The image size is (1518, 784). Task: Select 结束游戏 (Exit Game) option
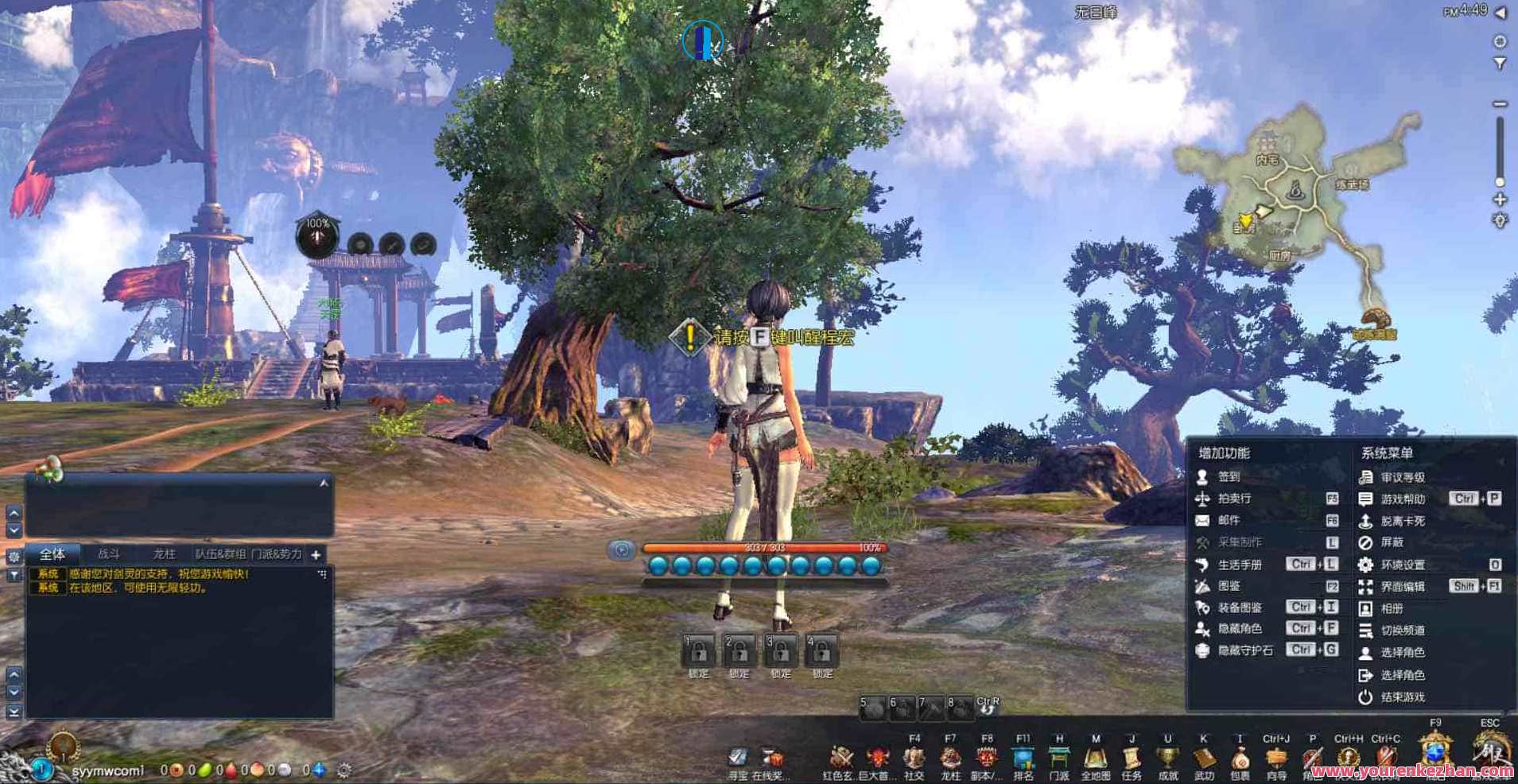(x=1404, y=697)
